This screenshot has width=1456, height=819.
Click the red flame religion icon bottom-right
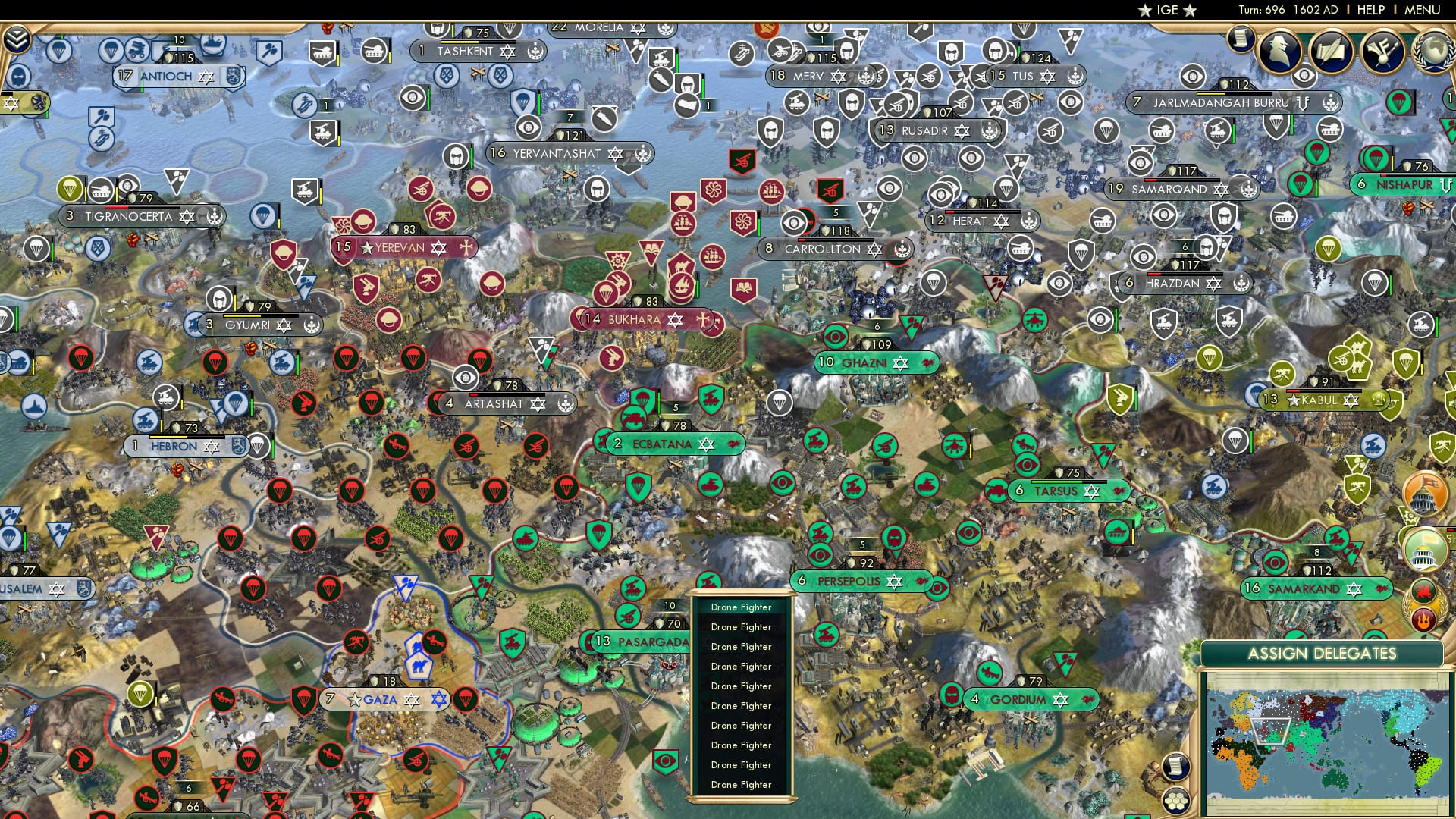pos(1423,618)
